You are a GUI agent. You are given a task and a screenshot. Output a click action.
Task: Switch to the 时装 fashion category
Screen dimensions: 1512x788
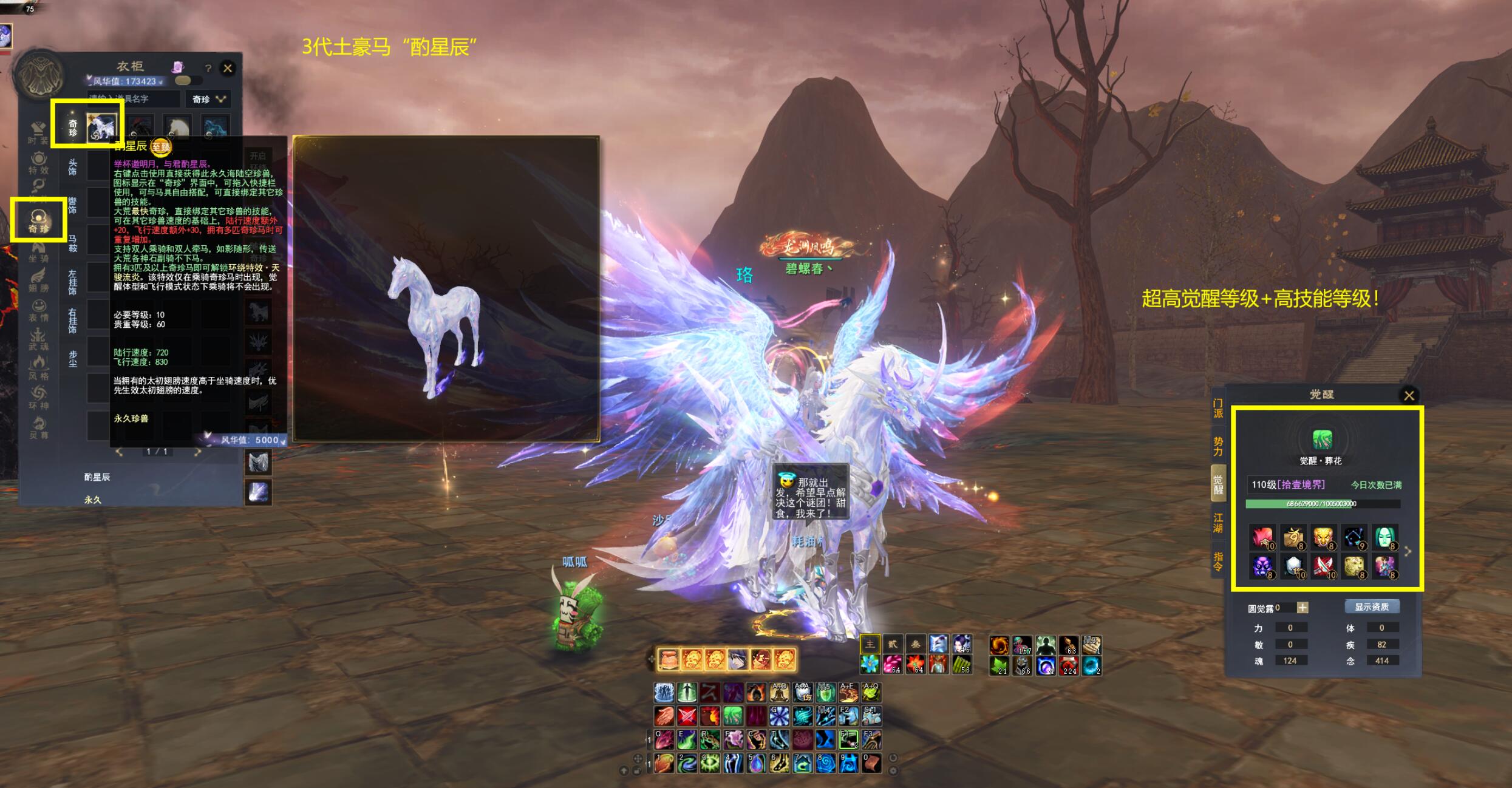[x=38, y=132]
